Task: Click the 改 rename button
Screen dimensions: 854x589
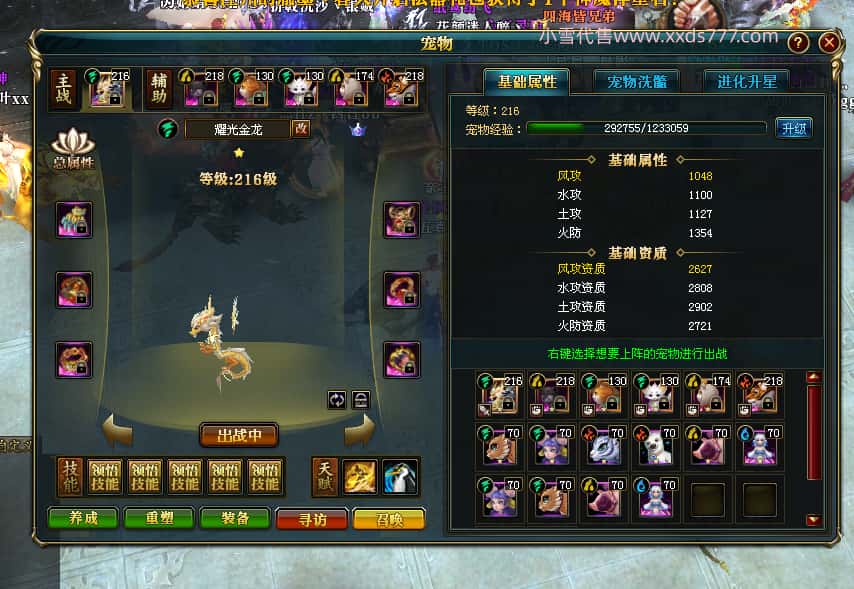Action: click(300, 128)
